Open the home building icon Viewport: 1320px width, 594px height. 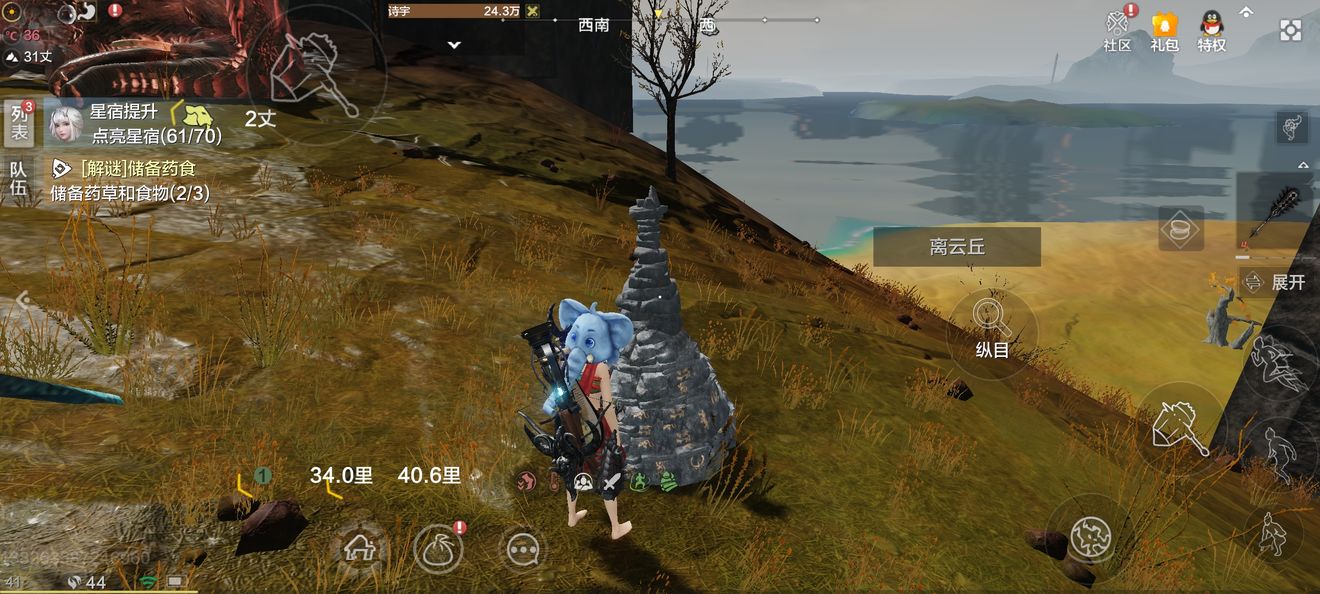(358, 547)
